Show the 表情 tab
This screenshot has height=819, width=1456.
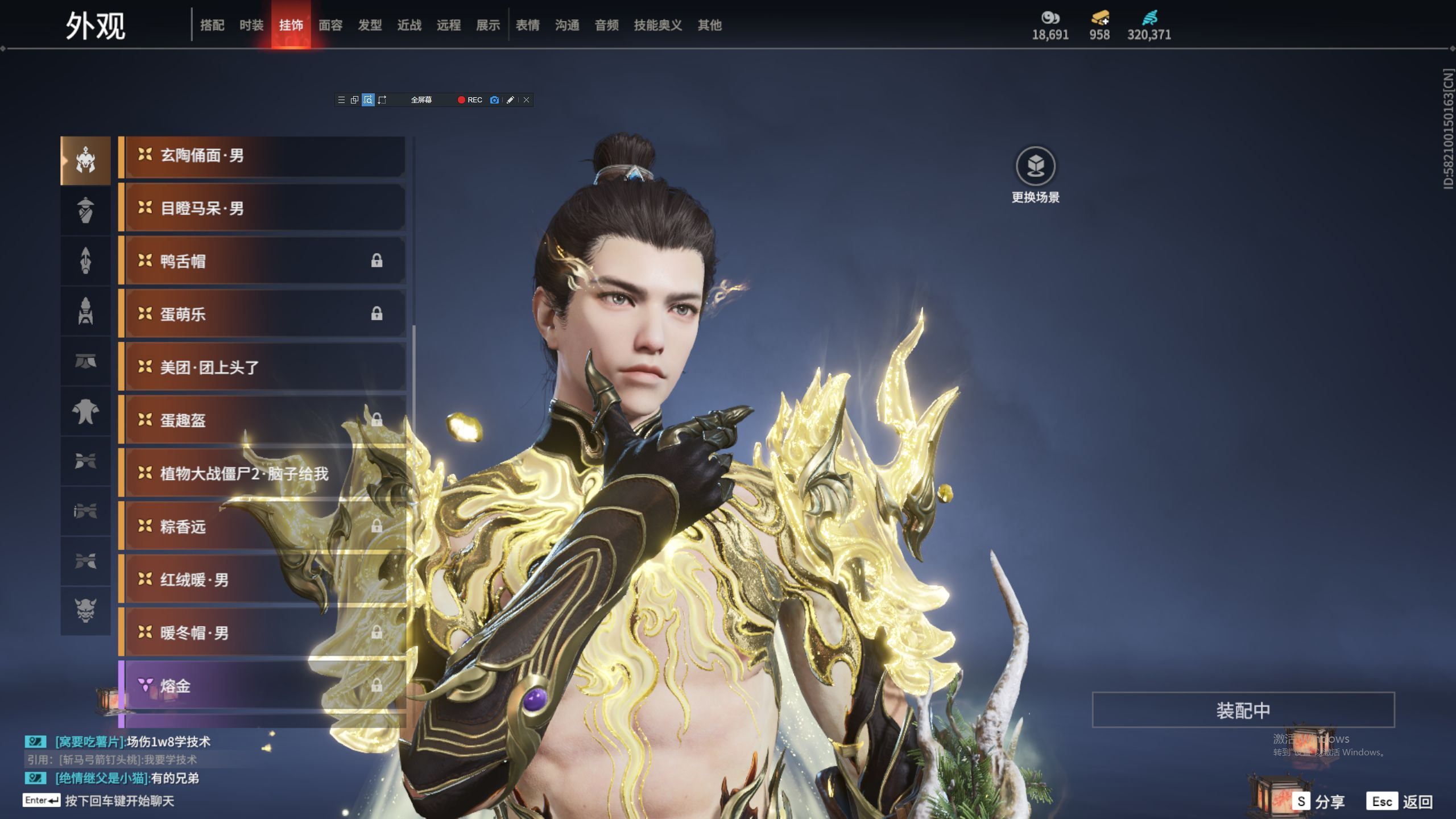pos(527,25)
